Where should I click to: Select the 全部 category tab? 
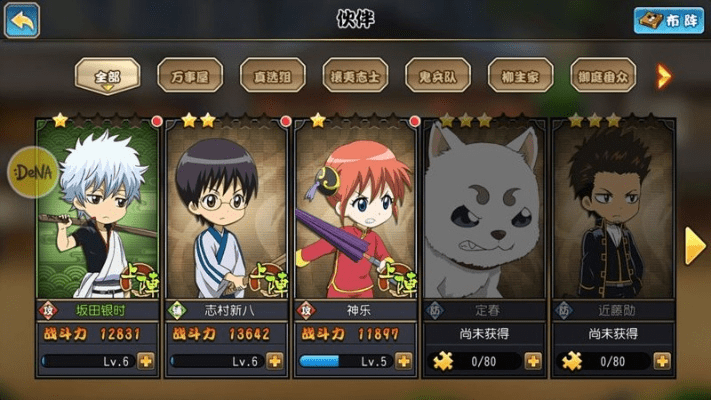(107, 75)
